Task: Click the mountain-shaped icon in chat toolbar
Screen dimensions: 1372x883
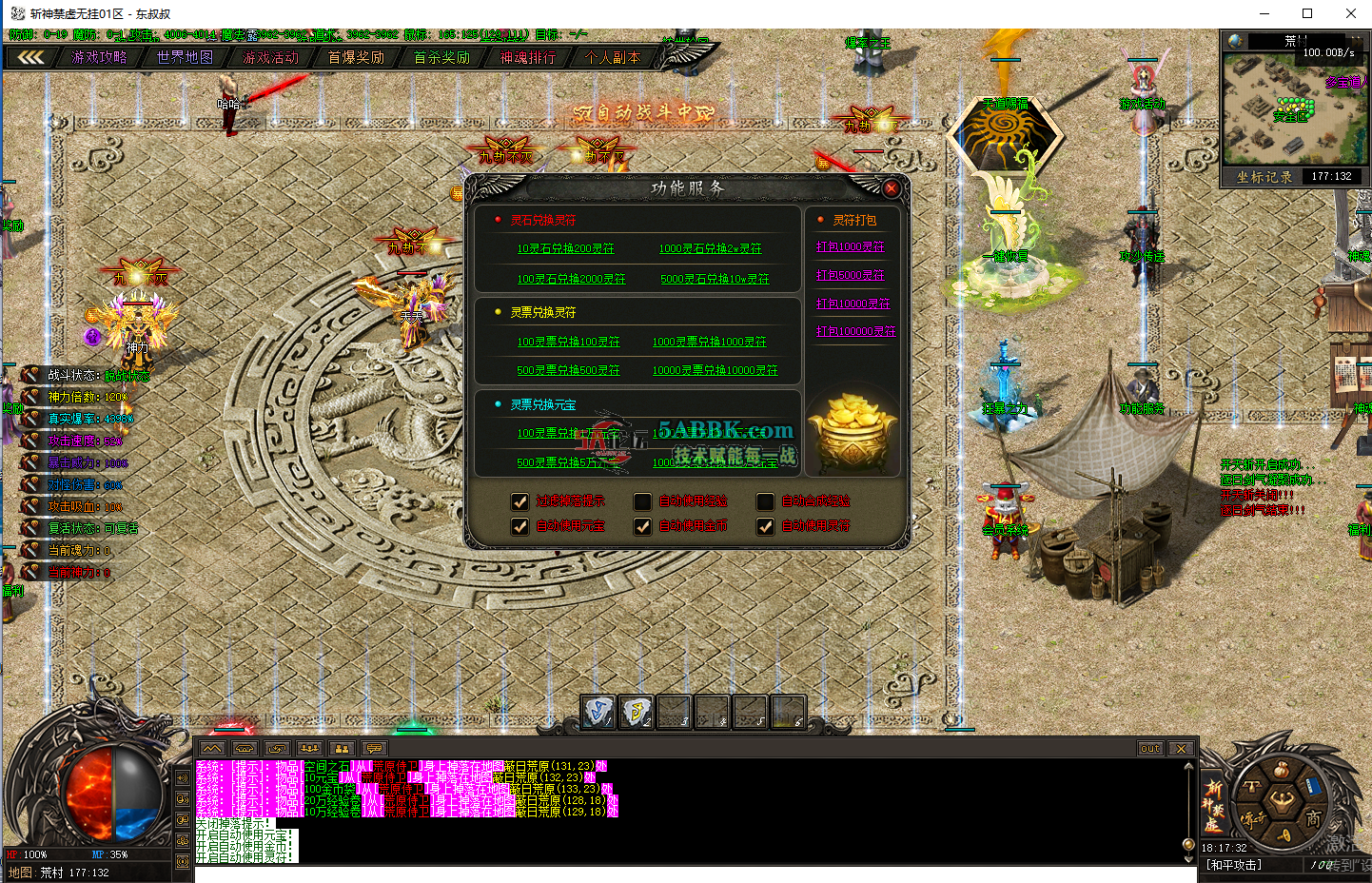Action: pos(211,748)
